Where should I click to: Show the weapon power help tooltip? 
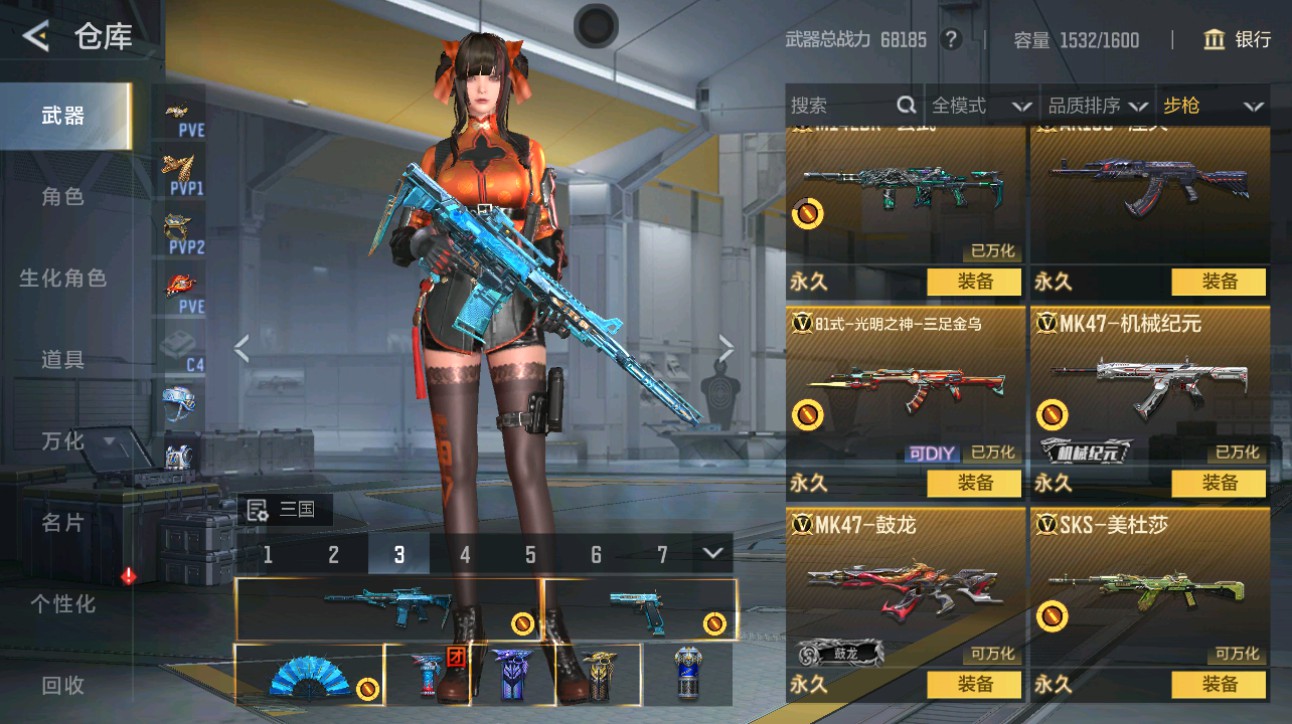click(951, 40)
